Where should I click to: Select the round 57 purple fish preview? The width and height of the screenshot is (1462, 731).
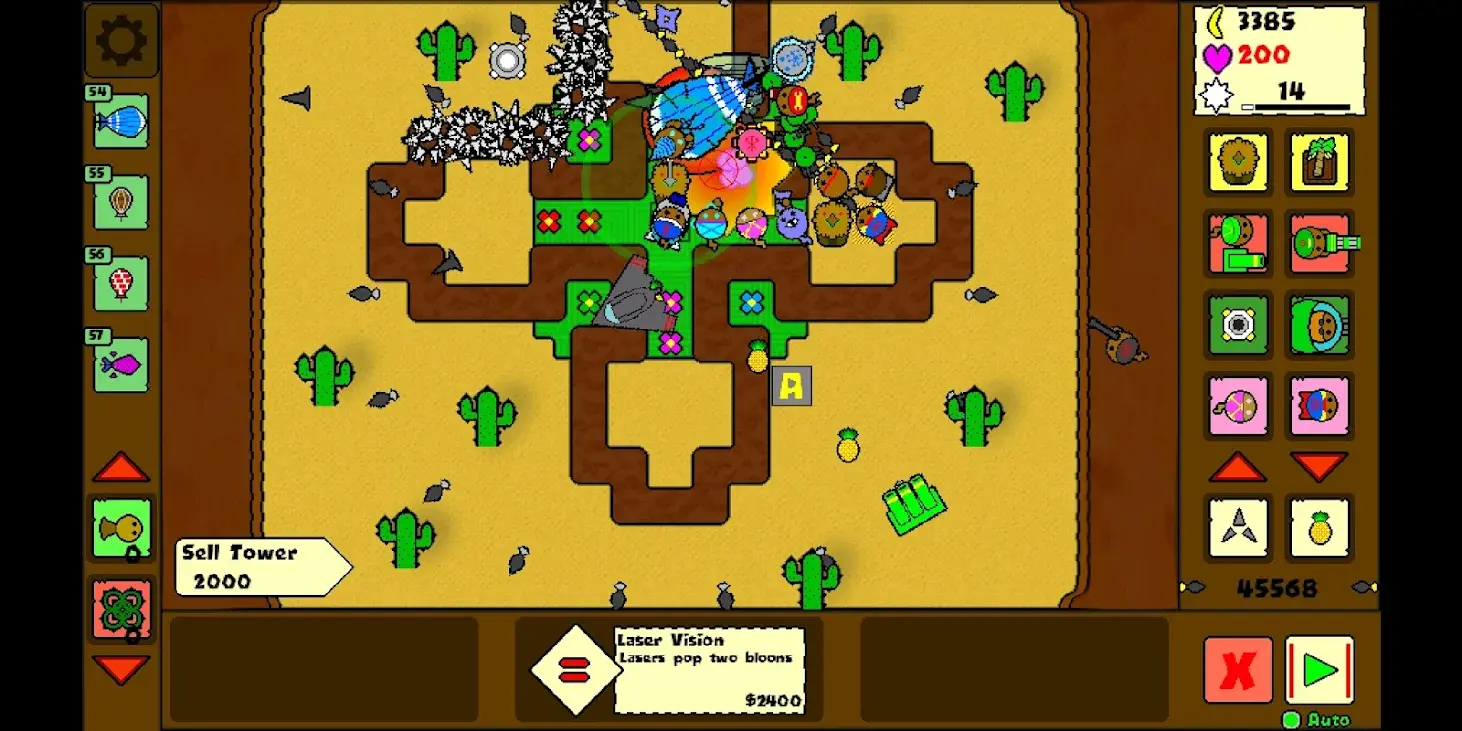coord(121,365)
